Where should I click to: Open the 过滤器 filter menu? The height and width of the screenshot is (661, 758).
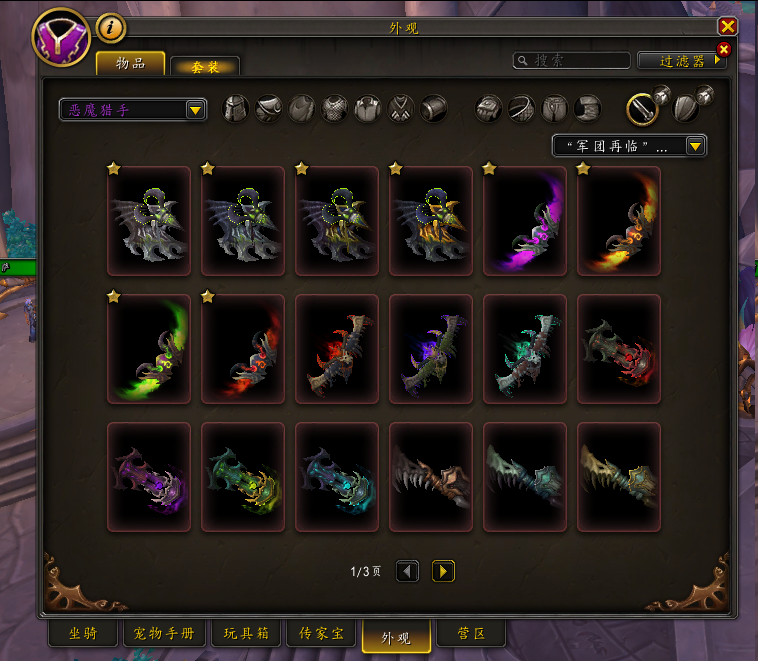pyautogui.click(x=681, y=61)
